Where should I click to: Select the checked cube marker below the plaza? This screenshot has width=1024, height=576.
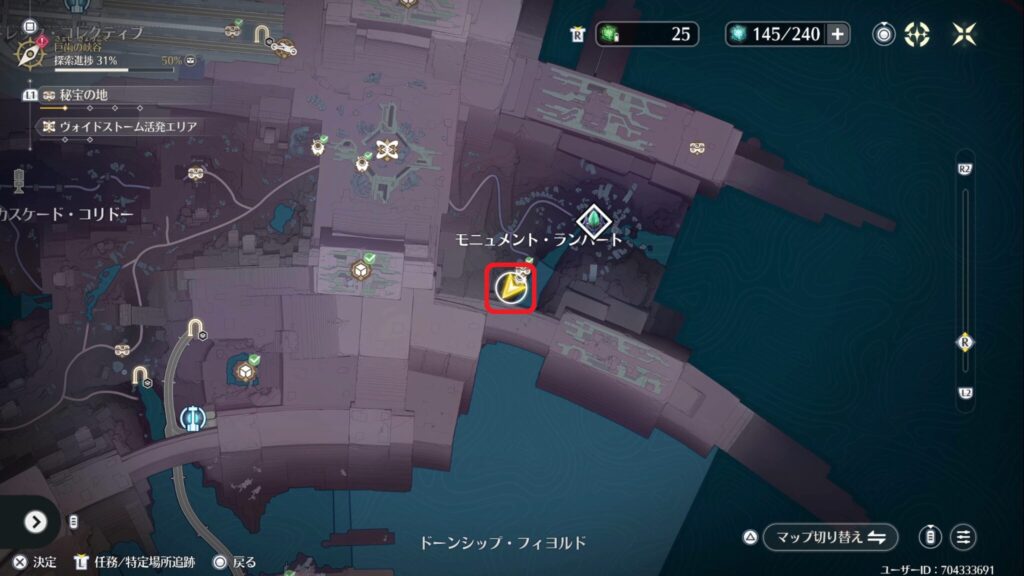(358, 272)
